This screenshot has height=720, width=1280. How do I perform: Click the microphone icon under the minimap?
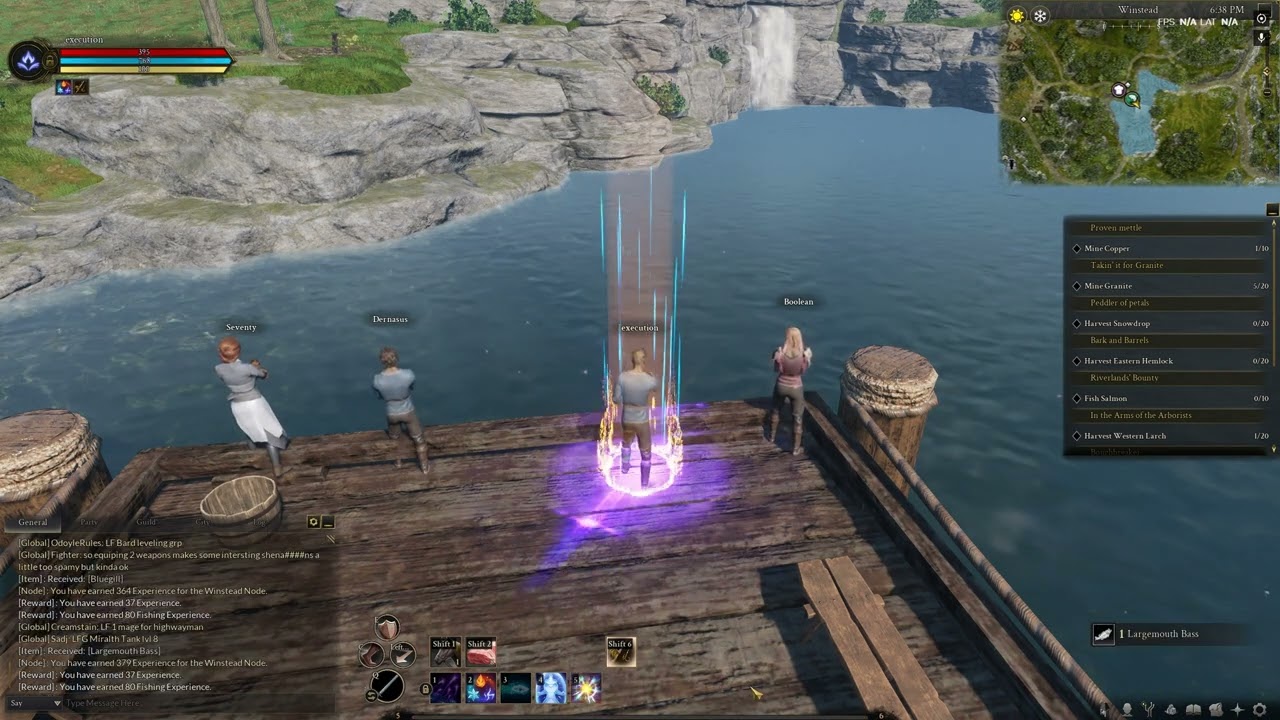(x=1261, y=38)
